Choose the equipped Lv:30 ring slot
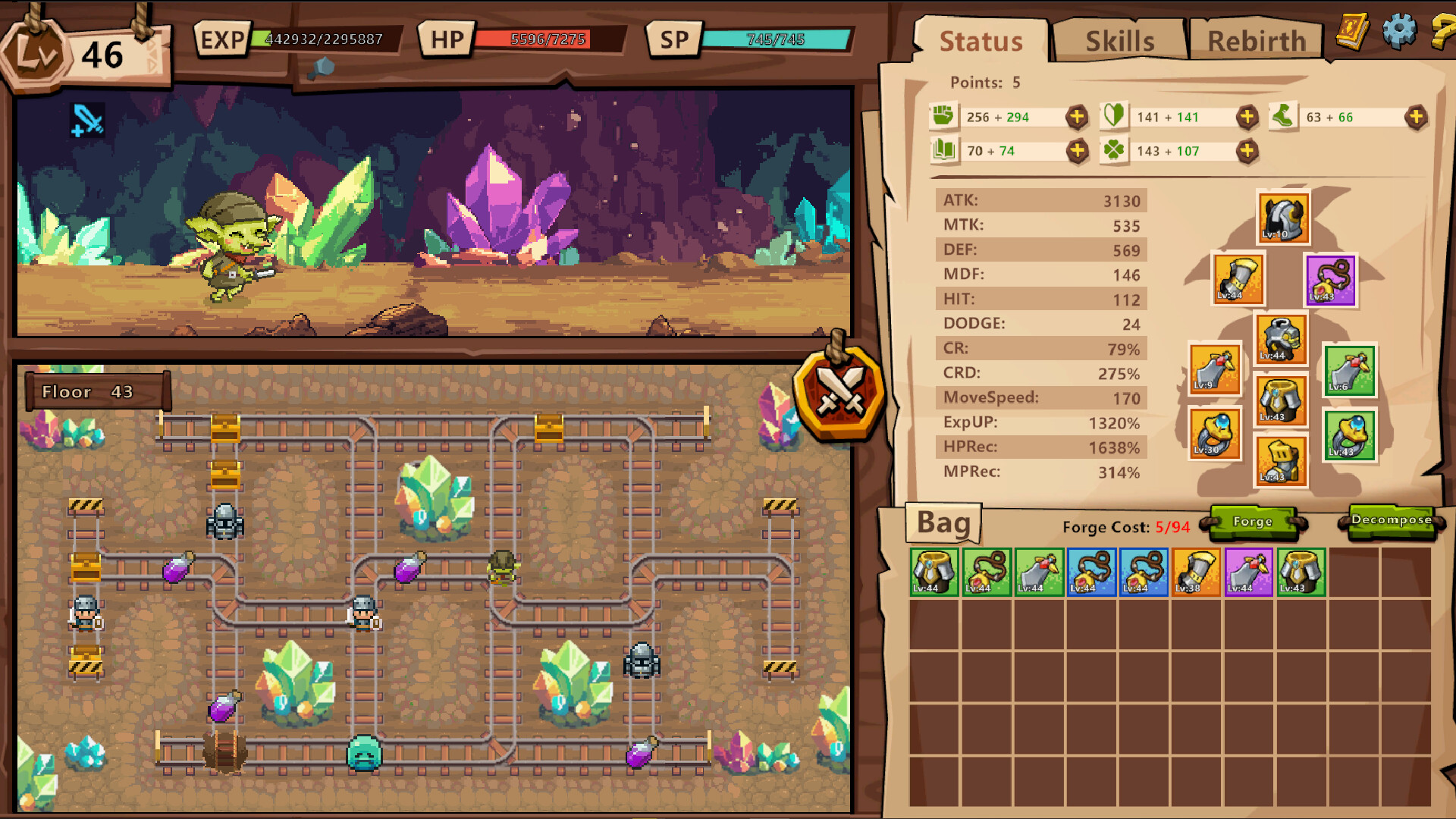Image resolution: width=1456 pixels, height=819 pixels. click(x=1215, y=435)
